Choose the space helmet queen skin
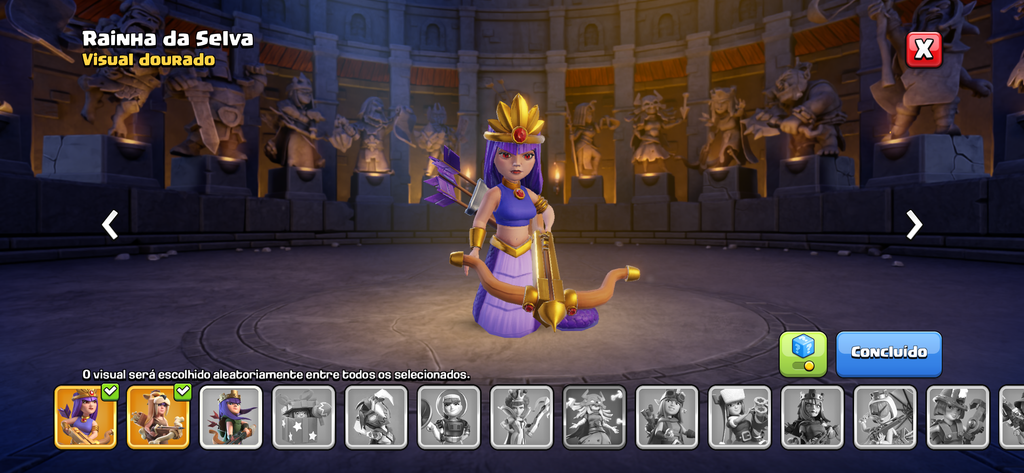Screen dimensions: 1024x473 [x=449, y=416]
